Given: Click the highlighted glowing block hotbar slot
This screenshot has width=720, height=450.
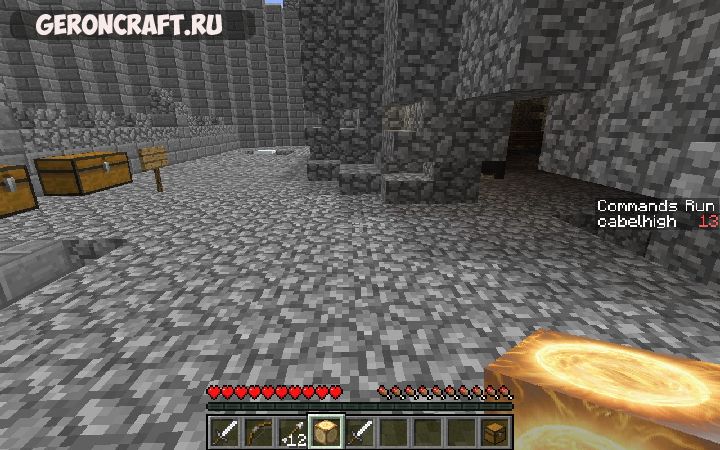Looking at the screenshot, I should [327, 432].
